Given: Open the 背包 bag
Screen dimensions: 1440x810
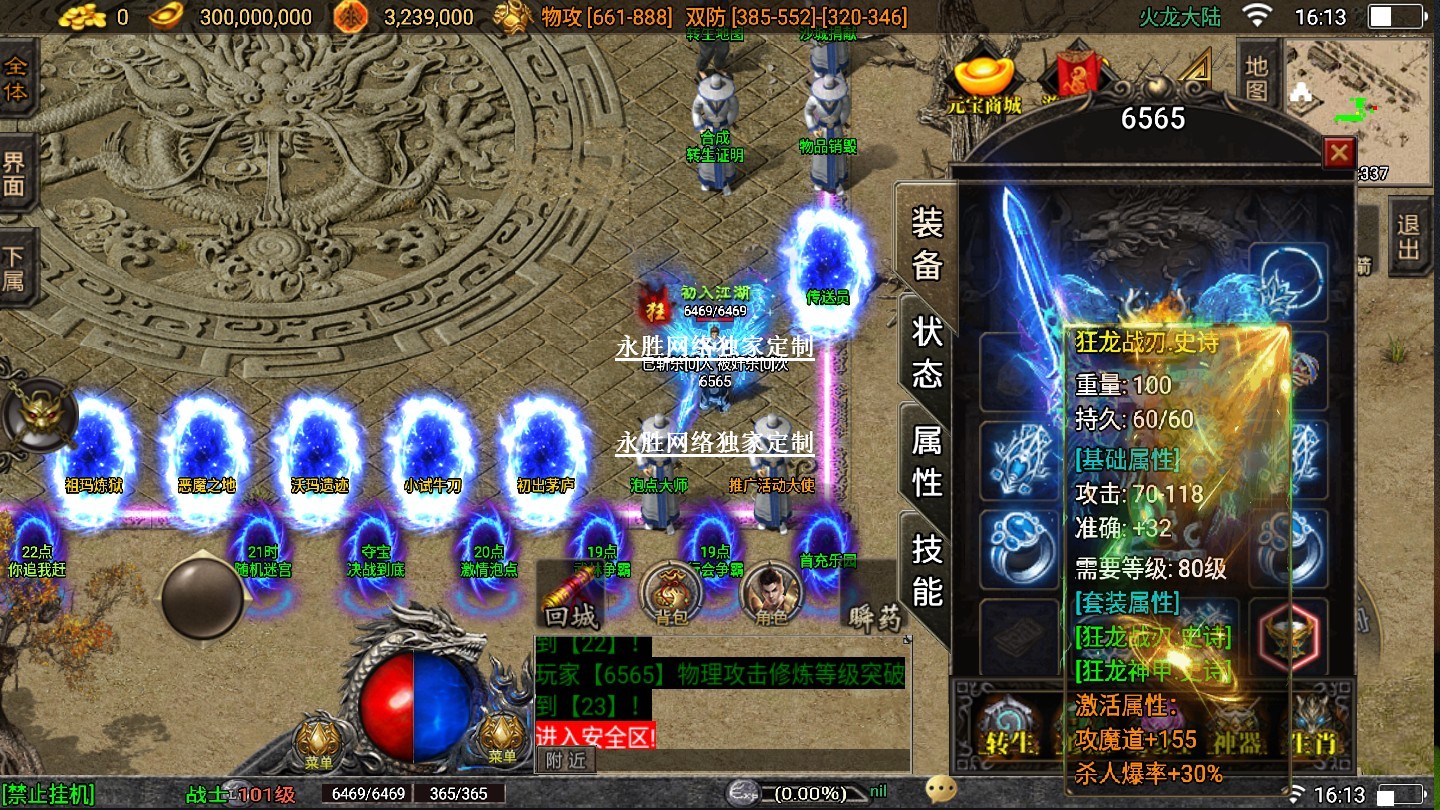Looking at the screenshot, I should click(669, 596).
